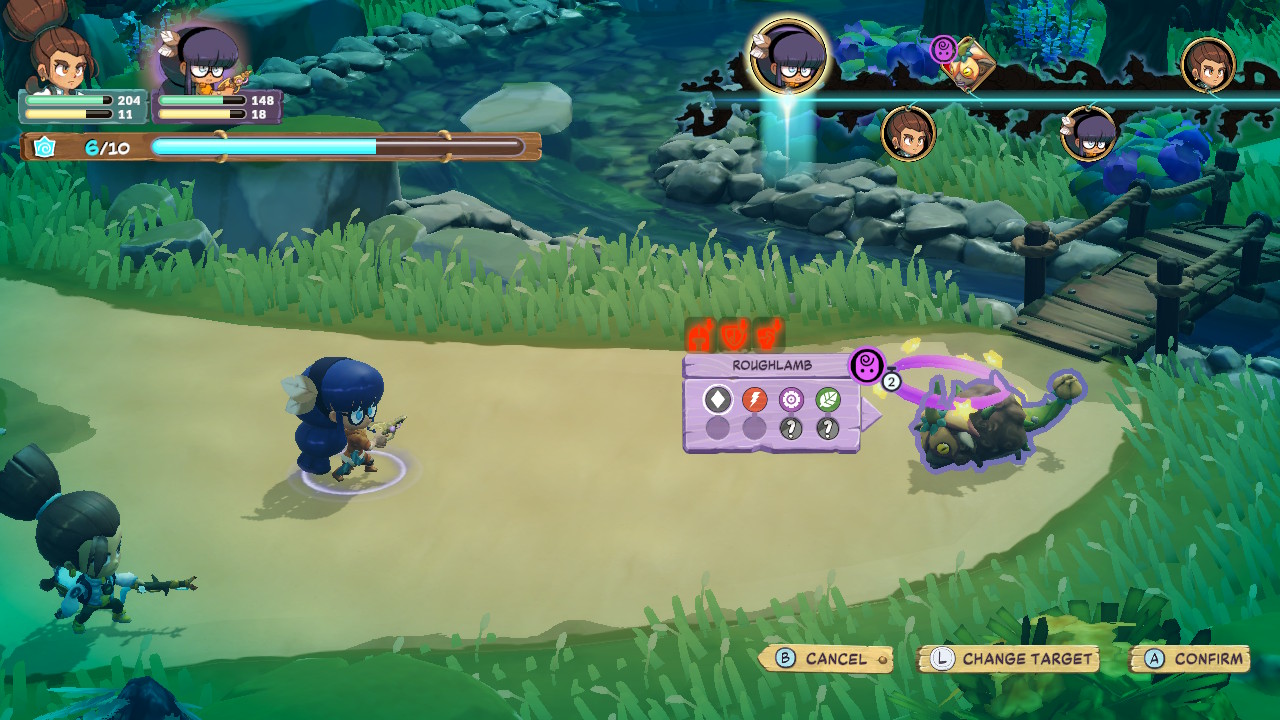The image size is (1280, 720).
Task: Click the glowing active-turn portrait on the timeline
Action: pyautogui.click(x=789, y=56)
